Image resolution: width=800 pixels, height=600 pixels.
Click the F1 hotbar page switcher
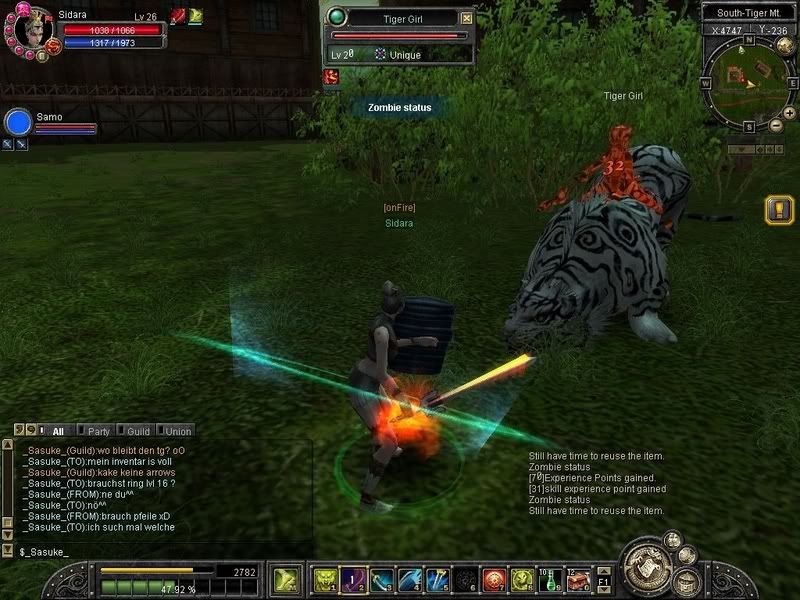(x=603, y=579)
